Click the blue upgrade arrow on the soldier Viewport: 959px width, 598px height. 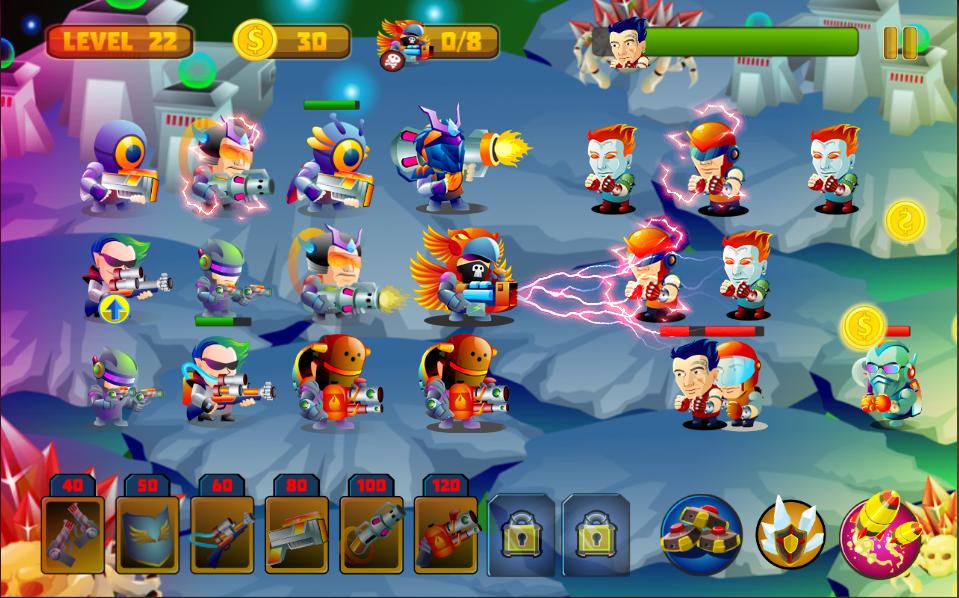click(x=116, y=309)
